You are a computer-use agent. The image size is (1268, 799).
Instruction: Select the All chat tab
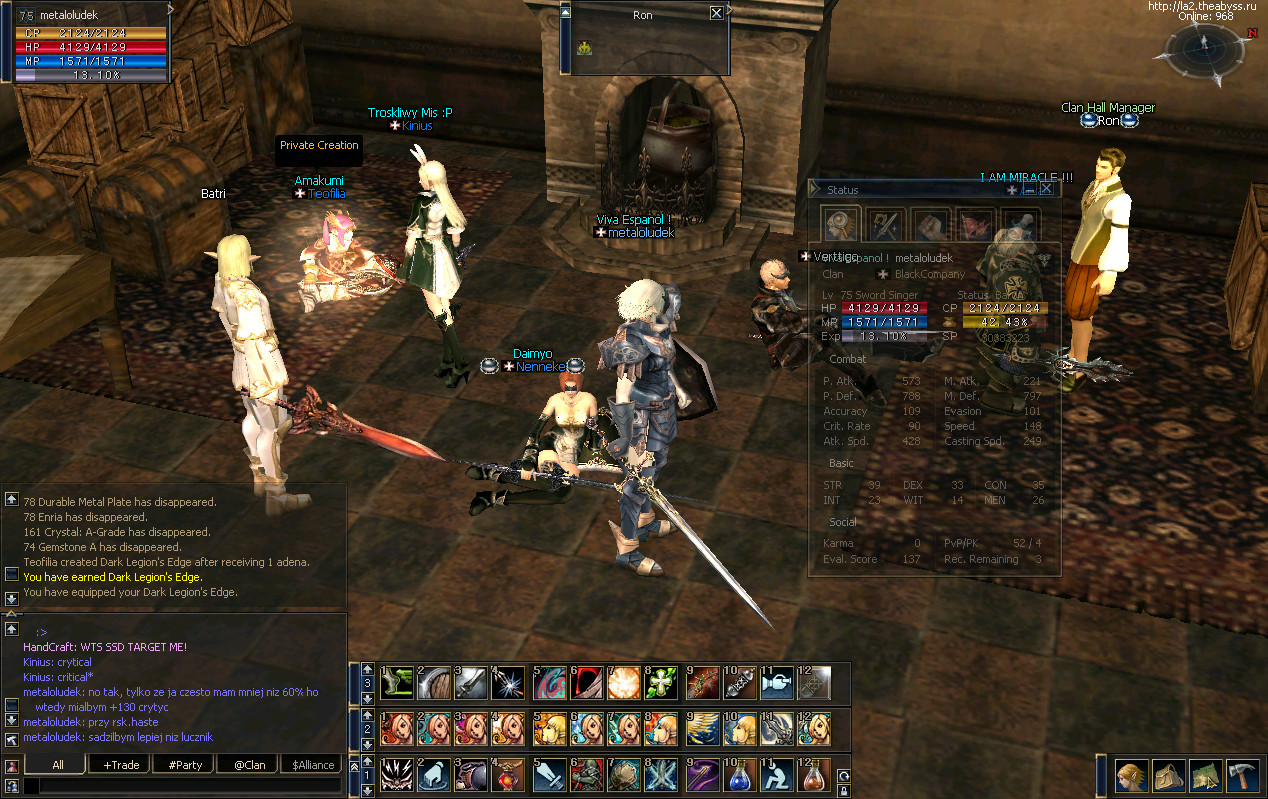click(x=58, y=765)
